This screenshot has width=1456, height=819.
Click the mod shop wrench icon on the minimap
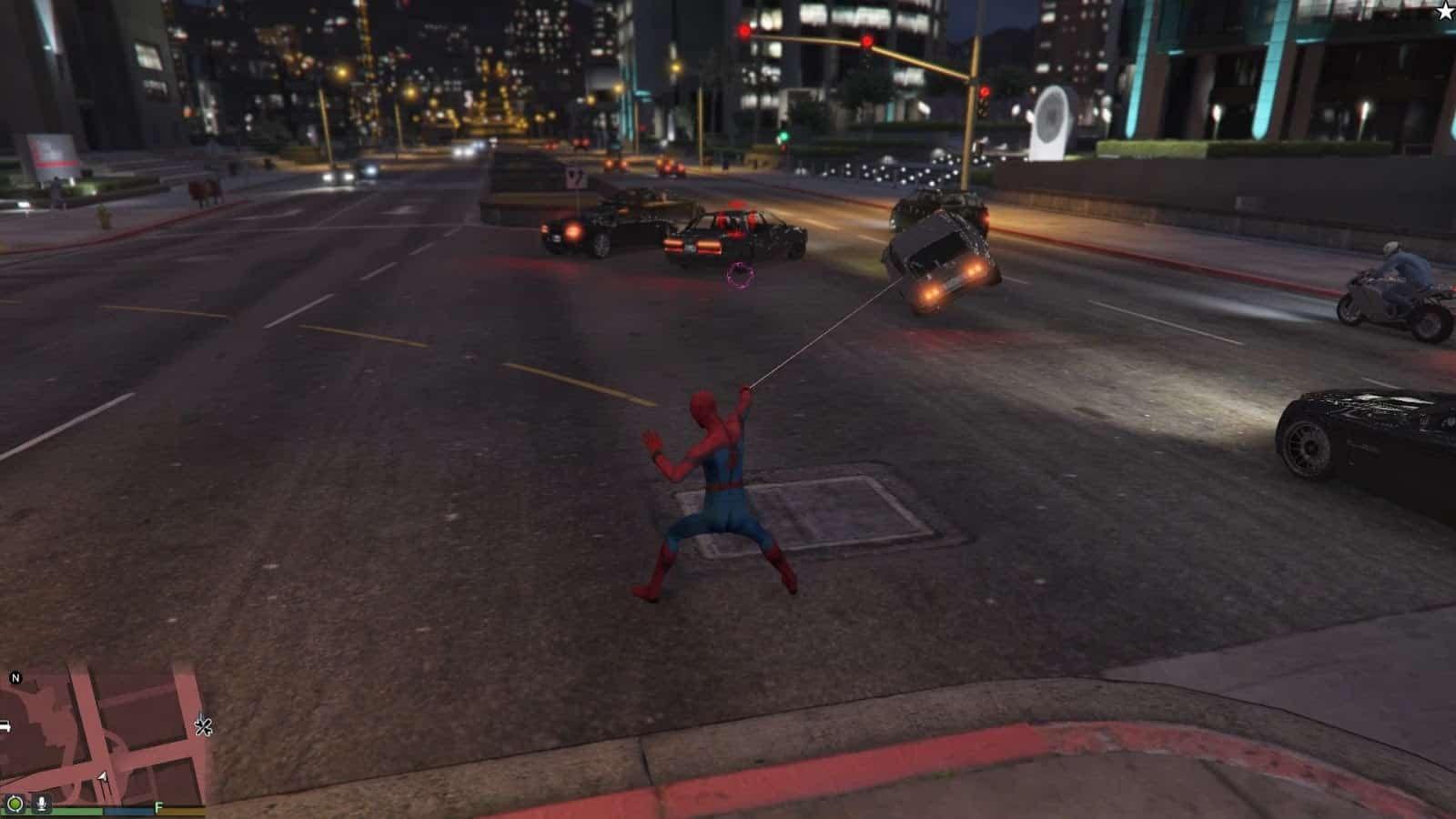tap(203, 726)
